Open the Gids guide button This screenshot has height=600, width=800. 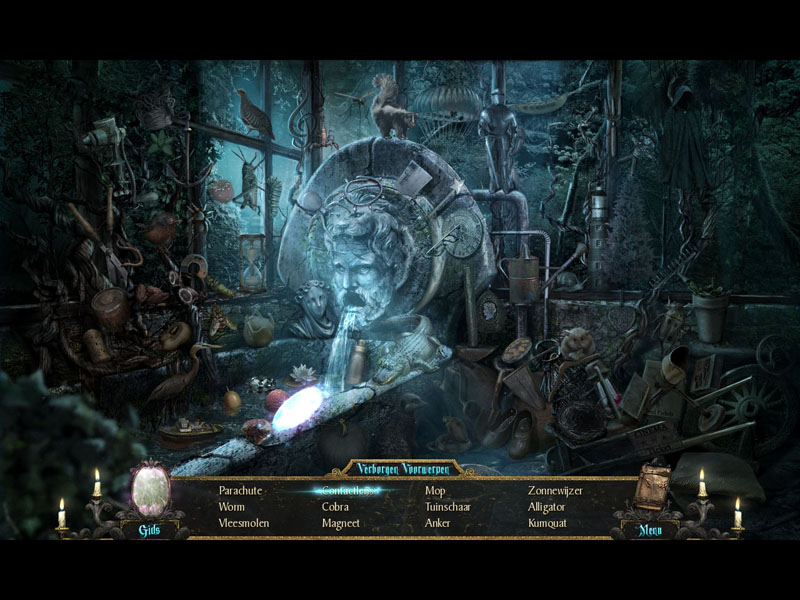pos(149,530)
